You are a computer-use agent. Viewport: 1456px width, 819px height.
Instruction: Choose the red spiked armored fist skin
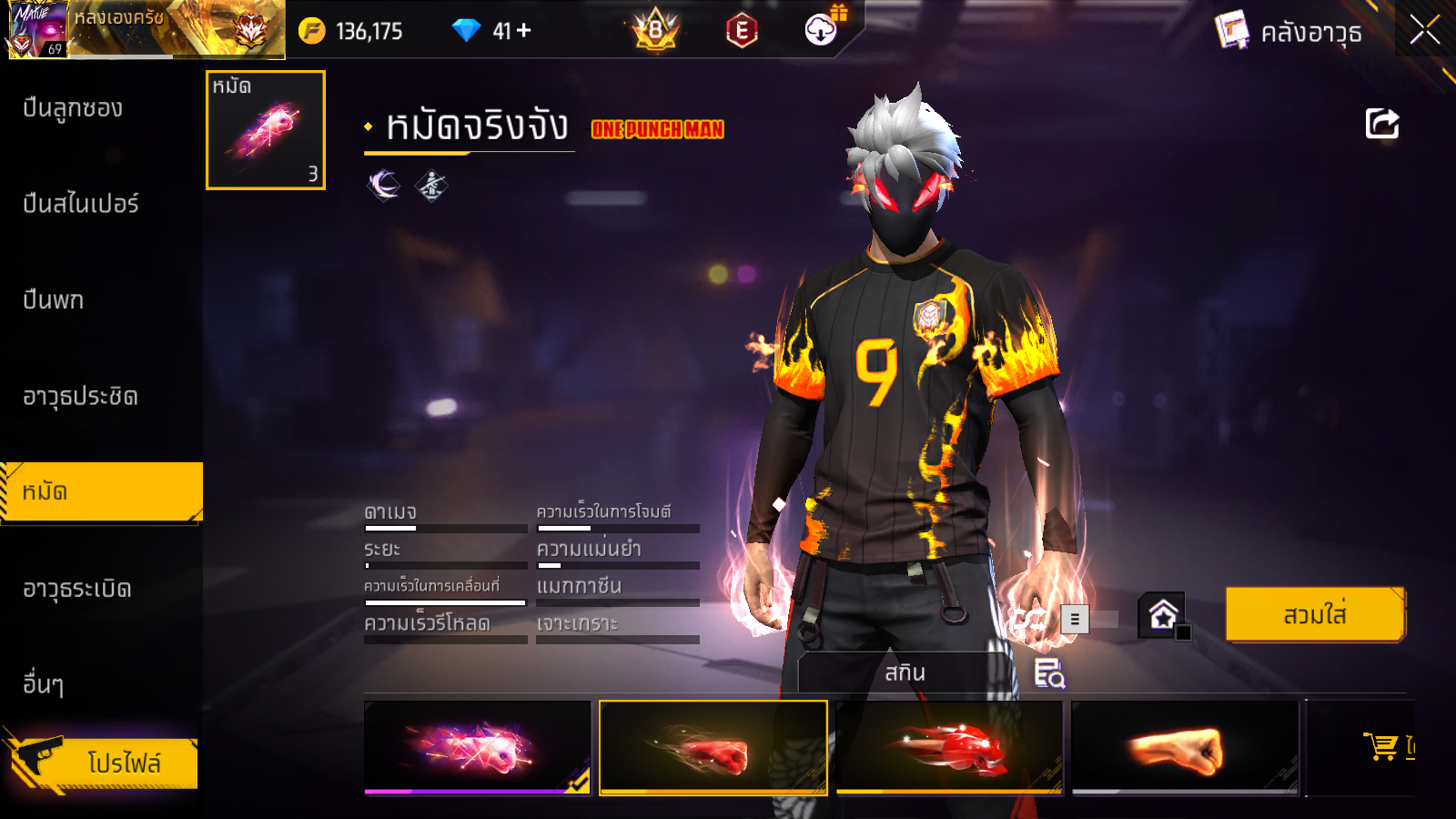(949, 747)
